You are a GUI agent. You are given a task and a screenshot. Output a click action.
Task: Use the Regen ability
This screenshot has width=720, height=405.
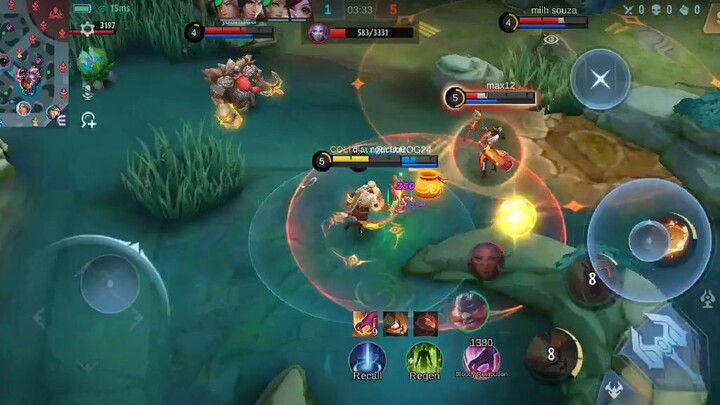coord(424,359)
